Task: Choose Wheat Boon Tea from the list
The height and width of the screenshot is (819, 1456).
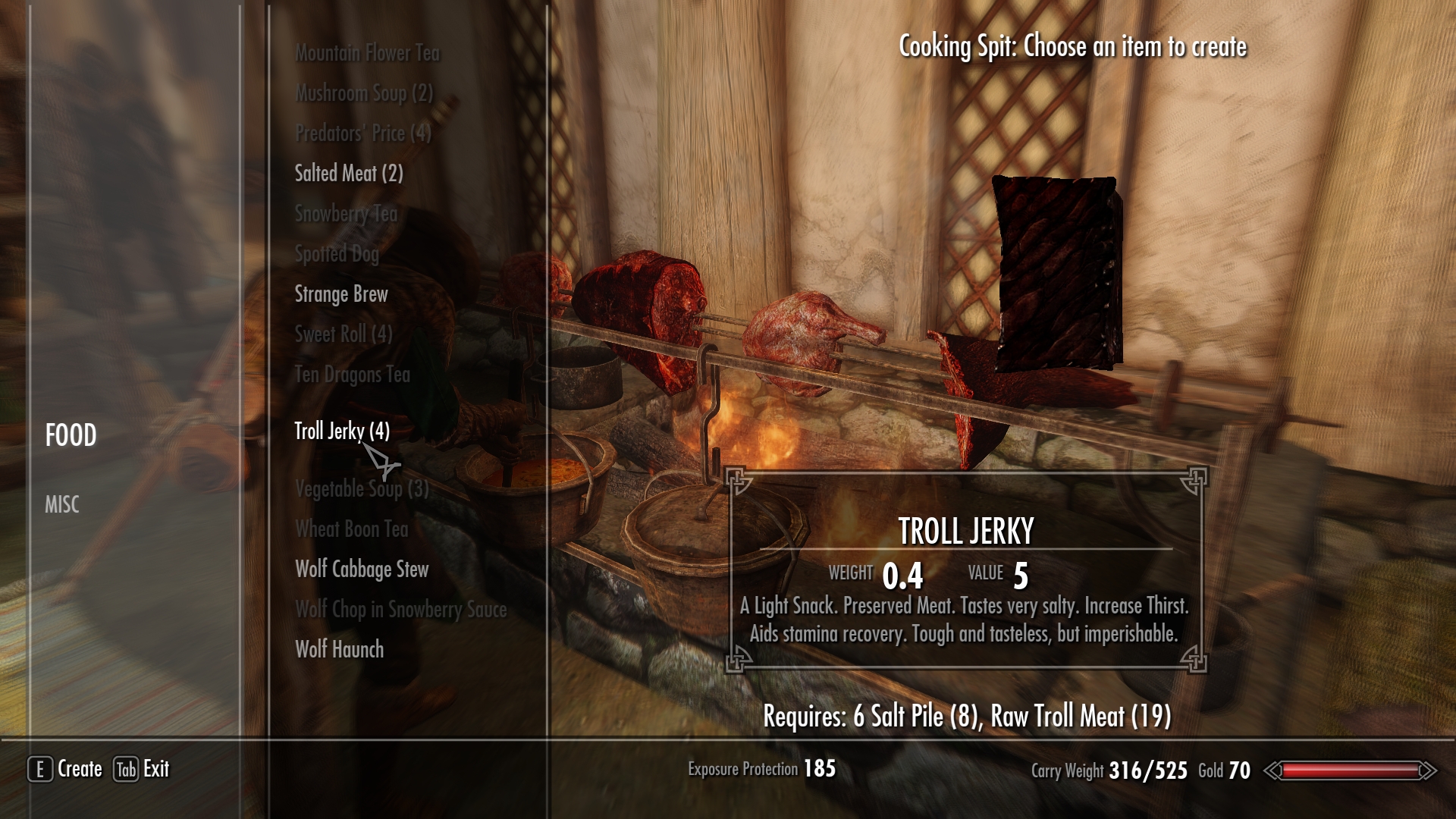Action: (x=352, y=529)
